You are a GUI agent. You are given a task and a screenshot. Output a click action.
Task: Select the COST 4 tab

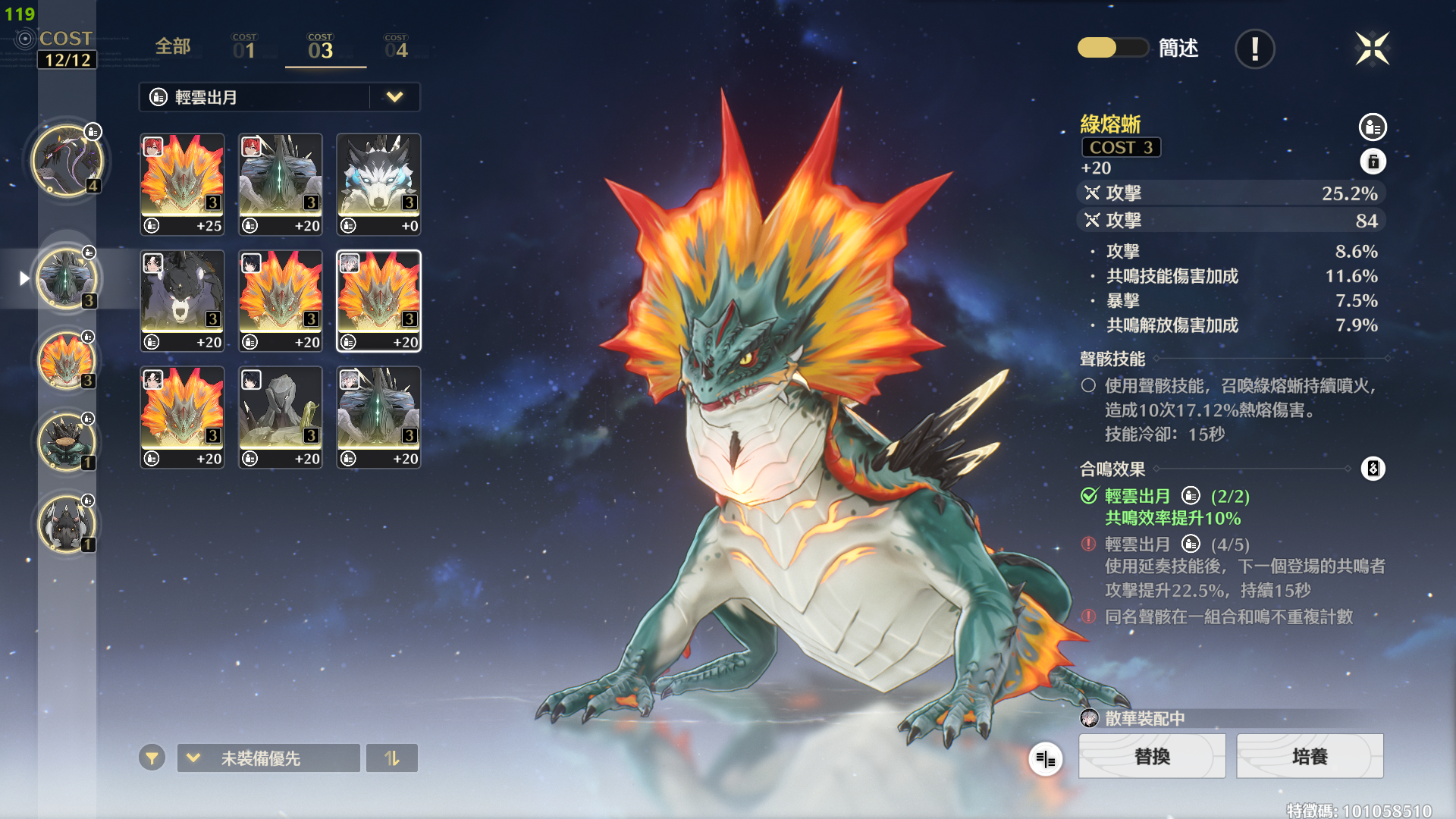click(x=396, y=47)
